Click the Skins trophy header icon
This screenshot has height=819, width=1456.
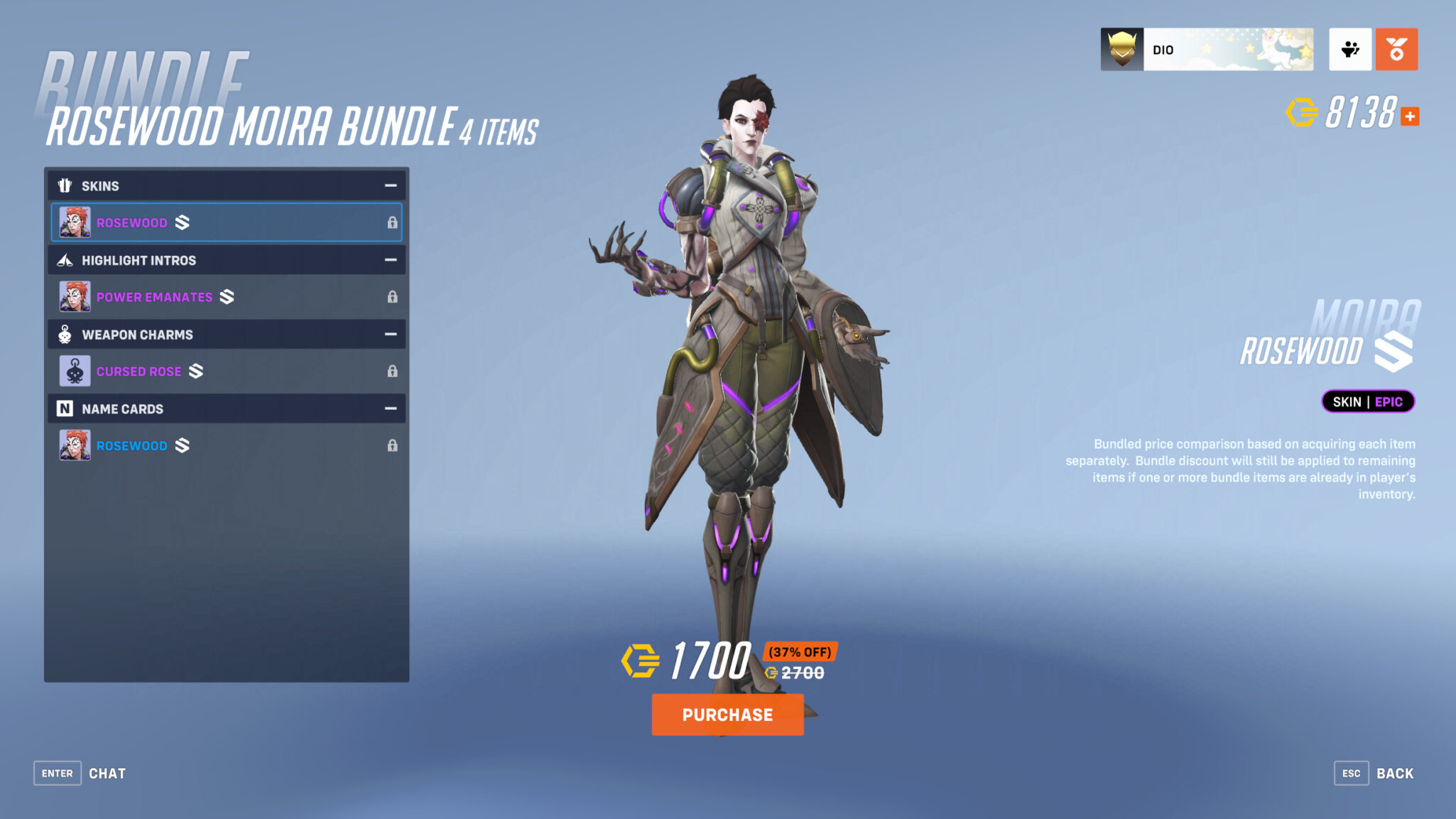(65, 185)
